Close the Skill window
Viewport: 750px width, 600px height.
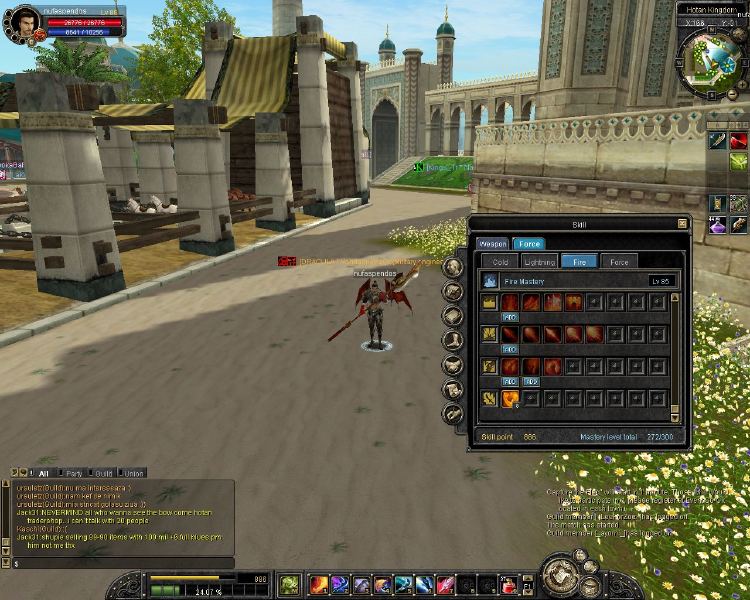pyautogui.click(x=682, y=223)
